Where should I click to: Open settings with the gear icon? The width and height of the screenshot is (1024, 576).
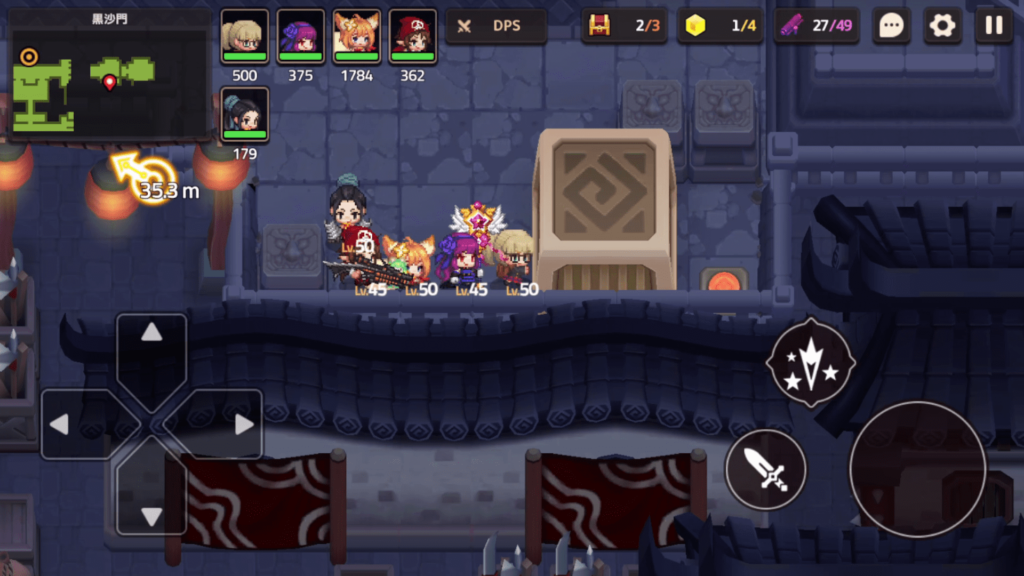click(x=942, y=26)
